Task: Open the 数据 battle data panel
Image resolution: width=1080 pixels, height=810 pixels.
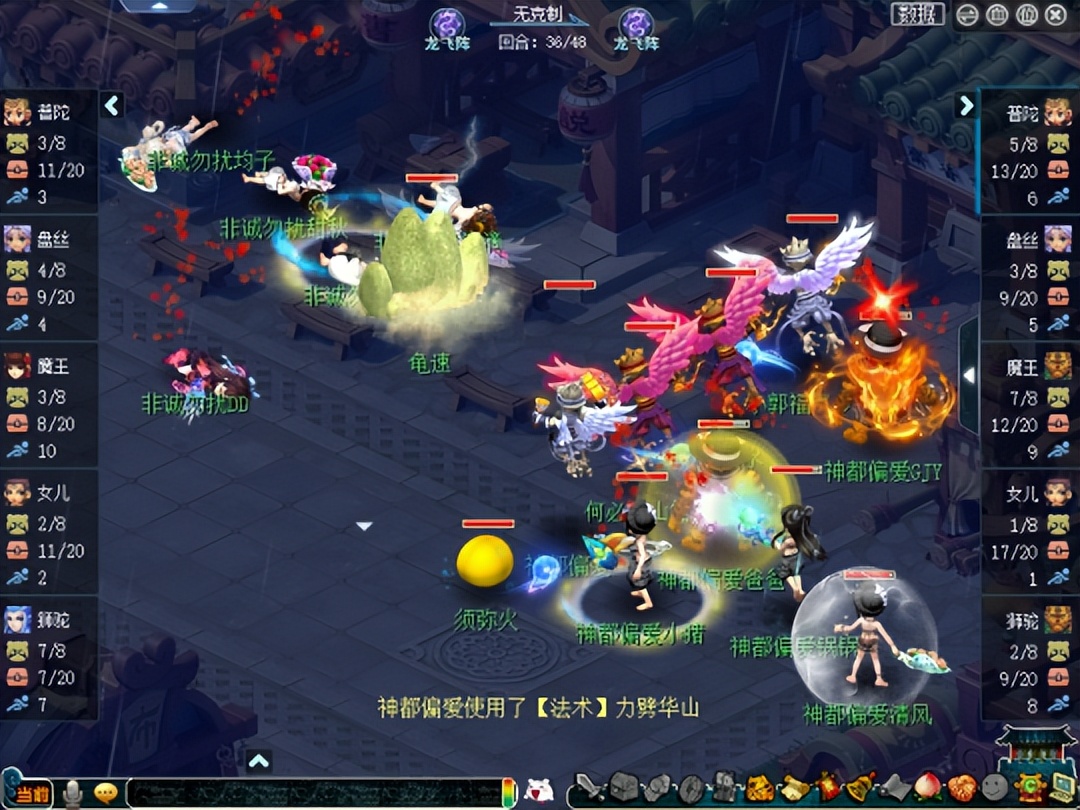Action: point(917,14)
